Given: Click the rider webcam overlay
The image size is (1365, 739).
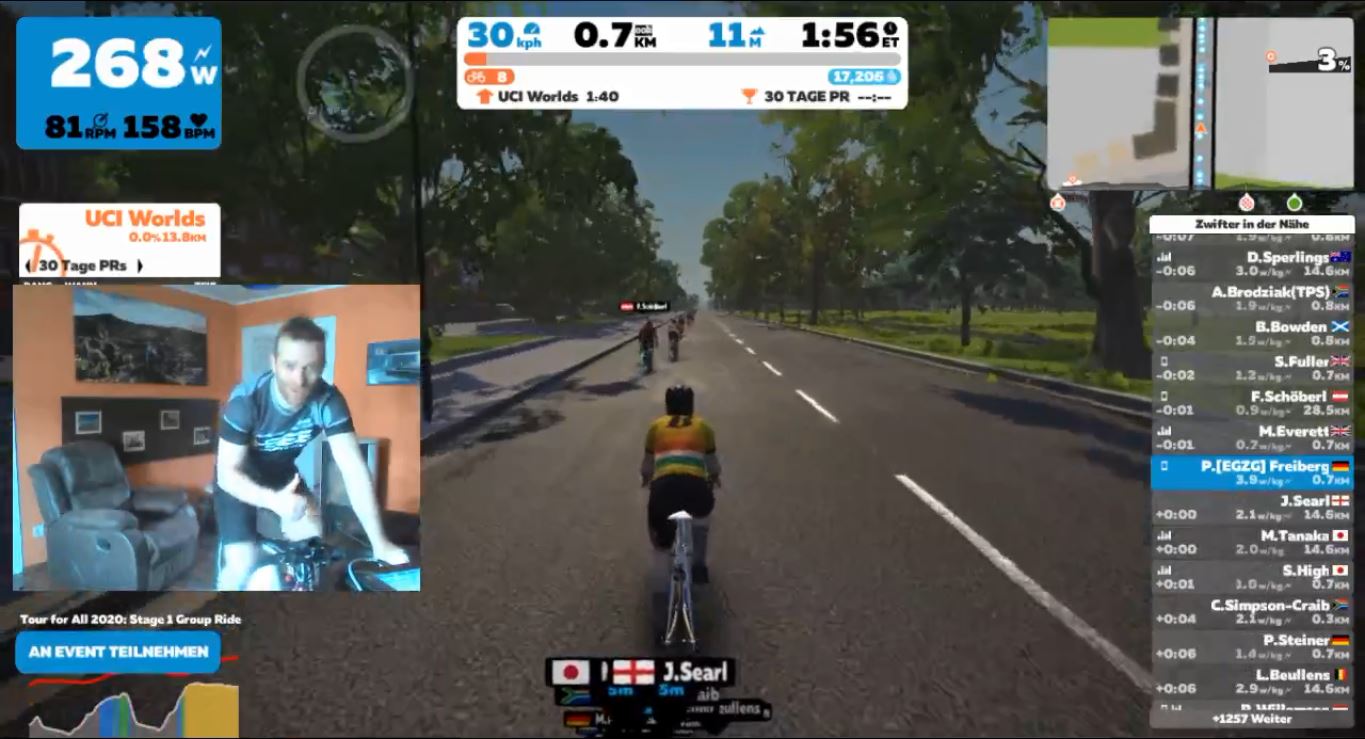Looking at the screenshot, I should (x=216, y=438).
